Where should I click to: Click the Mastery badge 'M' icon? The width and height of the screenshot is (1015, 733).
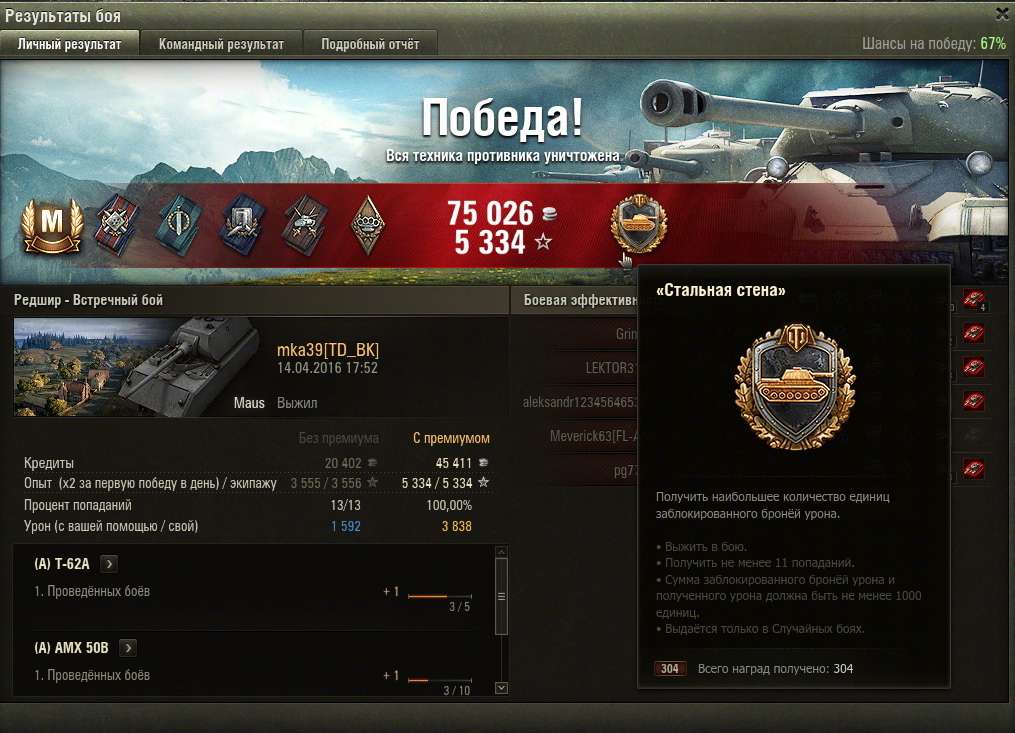[x=50, y=226]
